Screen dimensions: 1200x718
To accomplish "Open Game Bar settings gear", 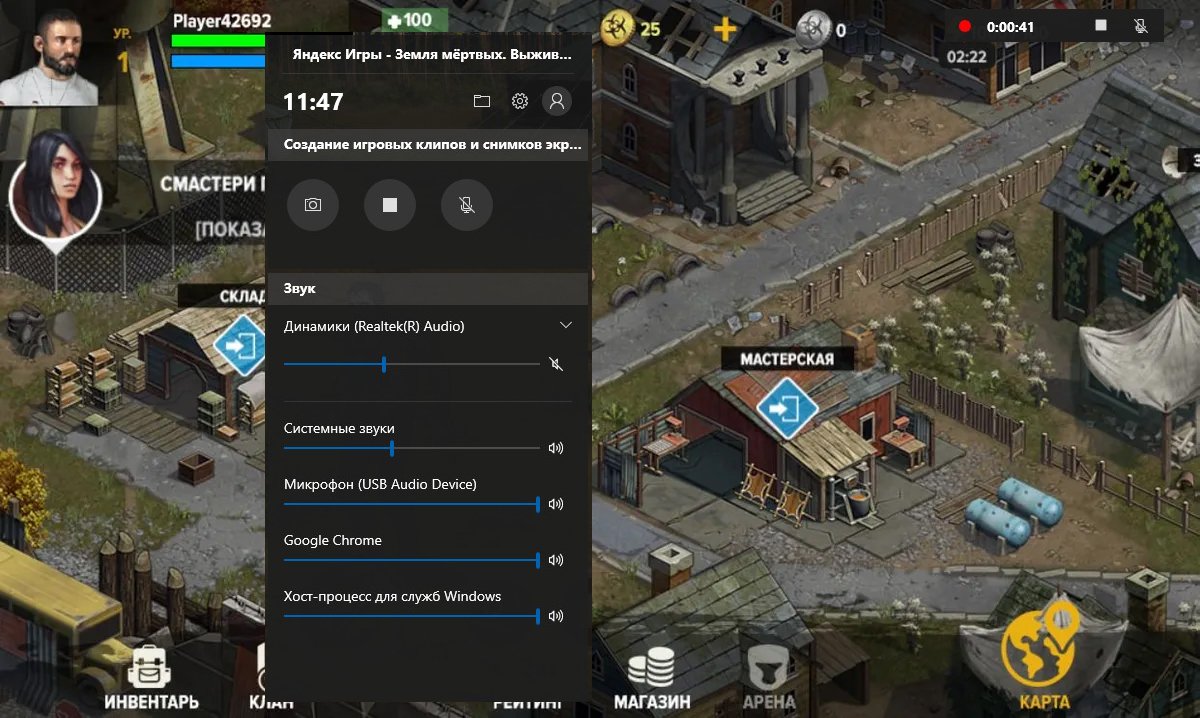I will [519, 101].
